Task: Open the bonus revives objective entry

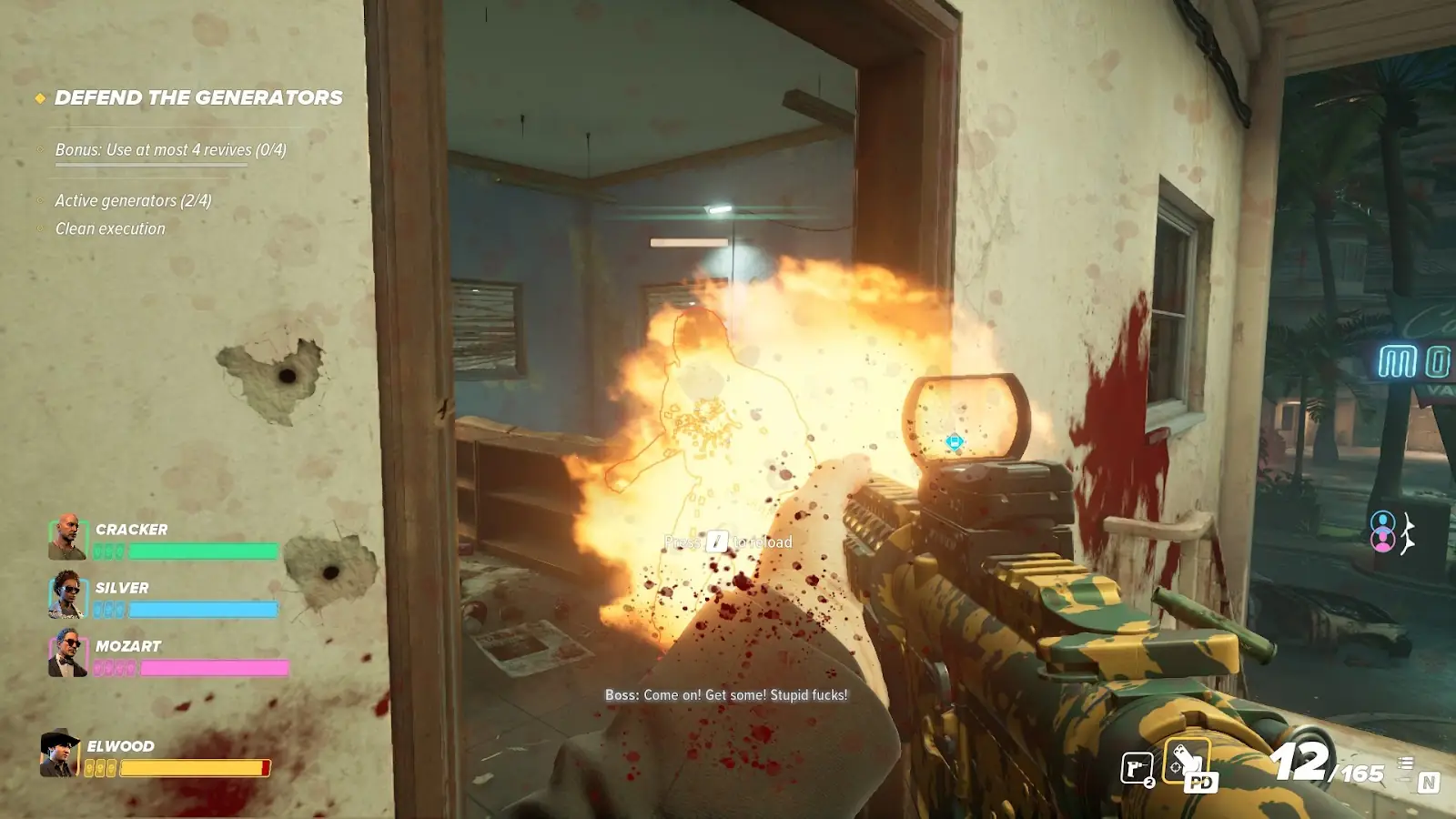Action: click(x=170, y=150)
